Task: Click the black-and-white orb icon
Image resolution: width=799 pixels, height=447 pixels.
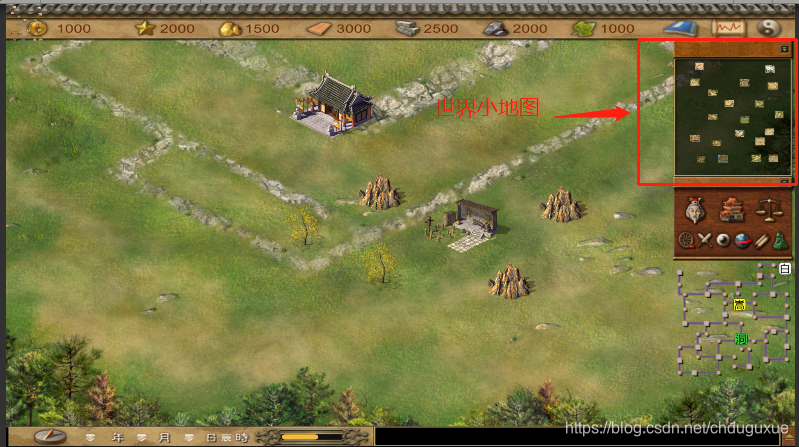Action: (x=723, y=240)
